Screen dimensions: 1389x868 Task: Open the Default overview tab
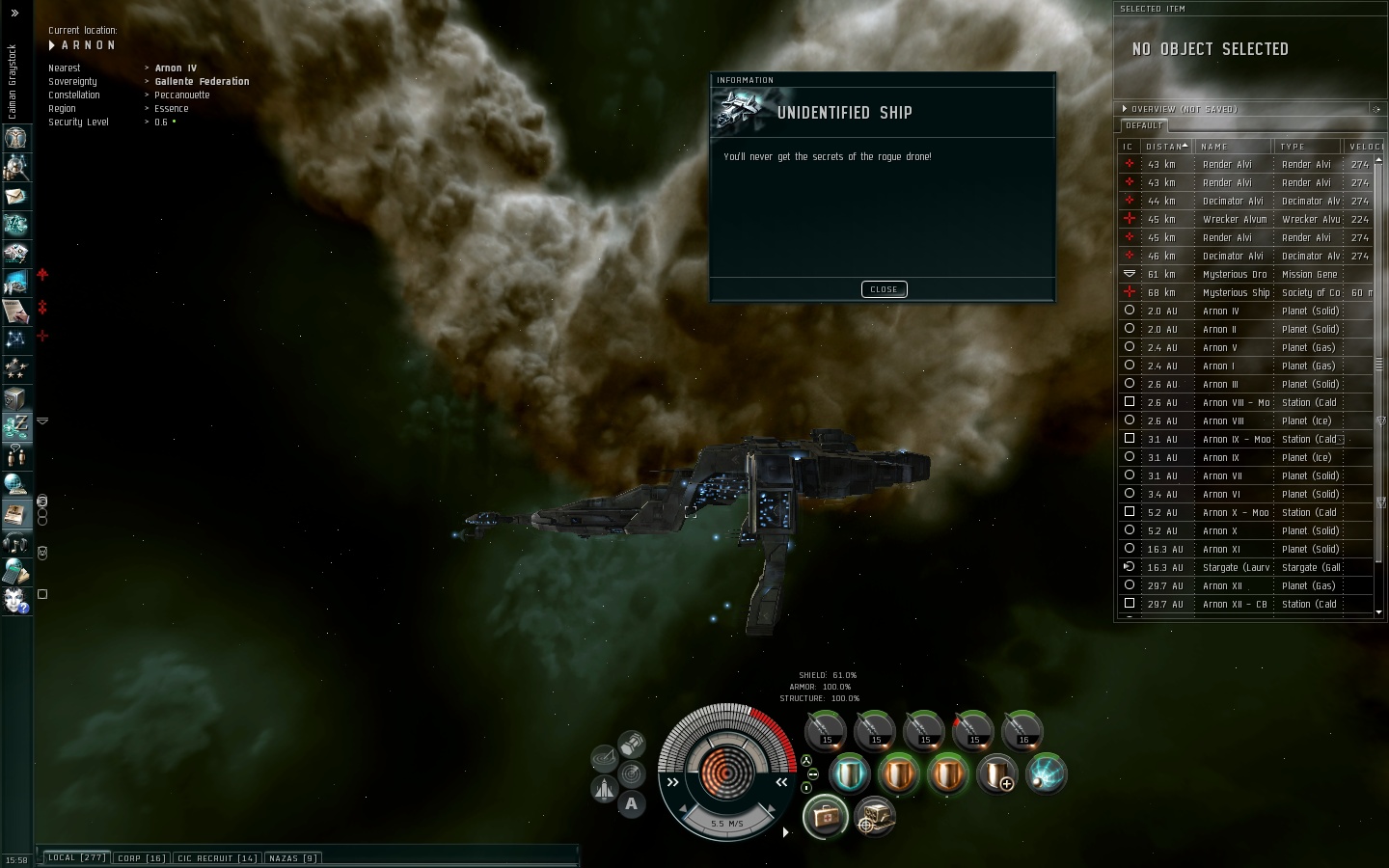tap(1144, 125)
